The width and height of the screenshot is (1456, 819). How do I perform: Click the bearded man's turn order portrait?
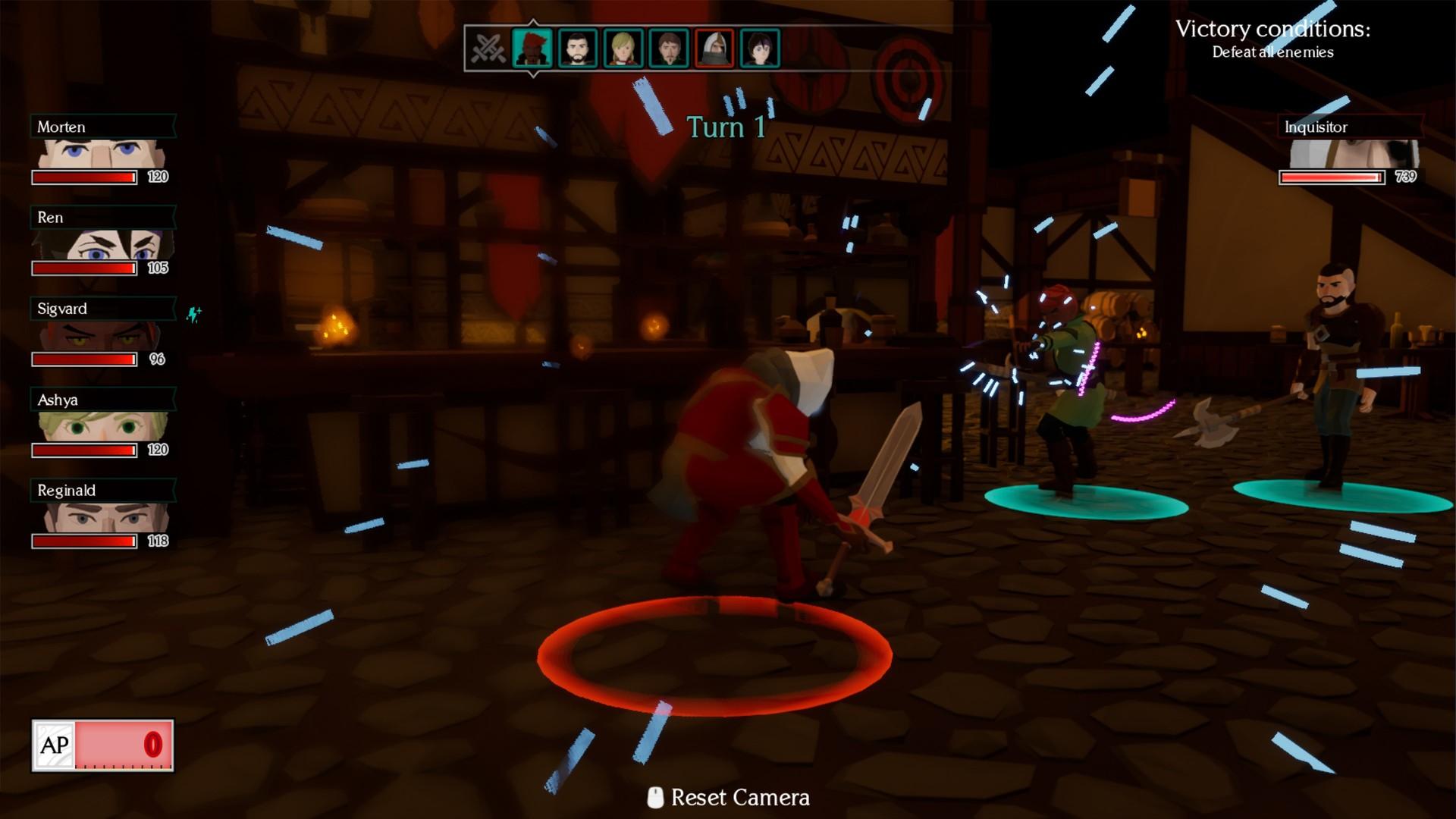coord(577,49)
